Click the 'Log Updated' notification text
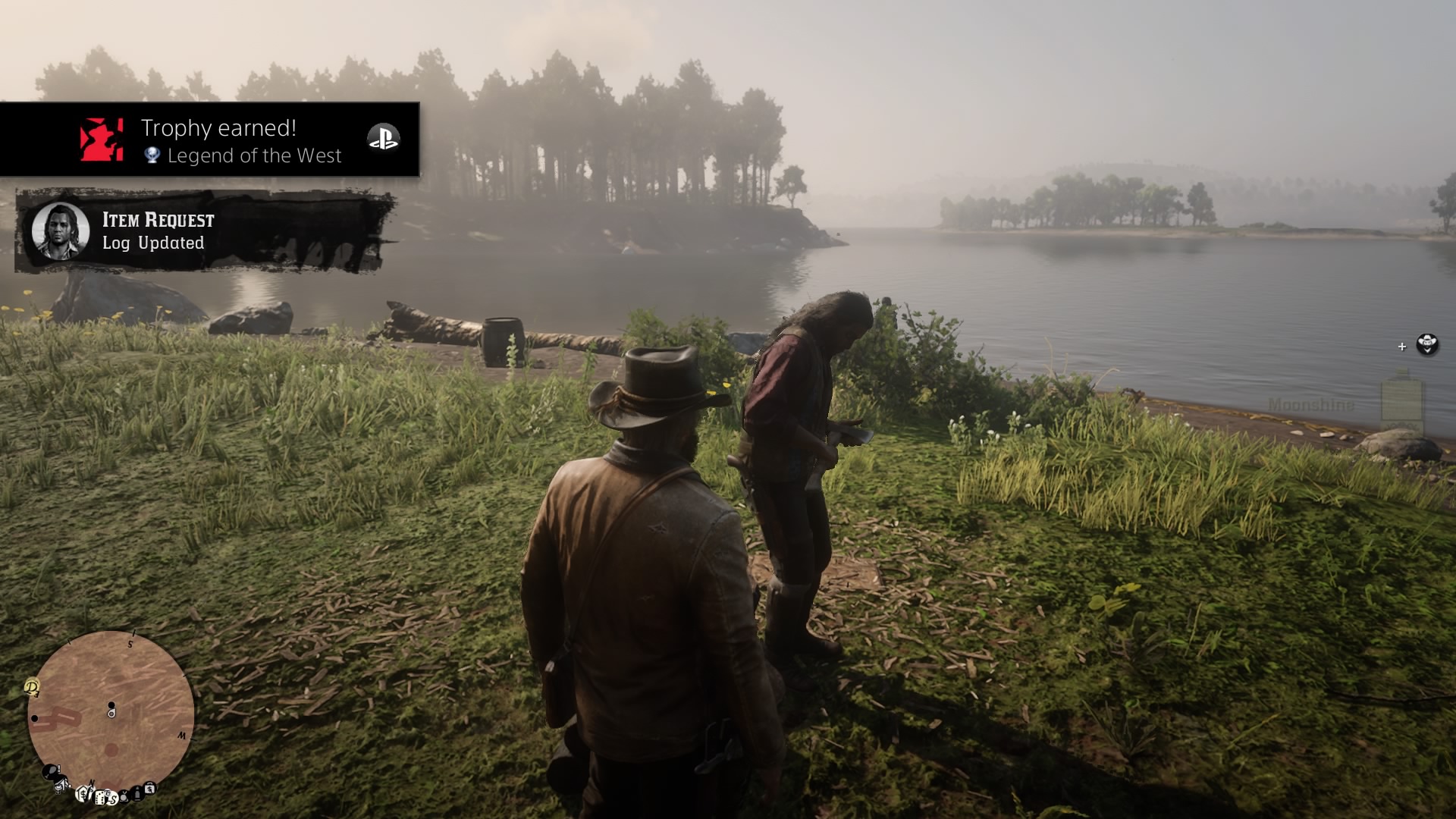Viewport: 1456px width, 819px height. tap(153, 244)
